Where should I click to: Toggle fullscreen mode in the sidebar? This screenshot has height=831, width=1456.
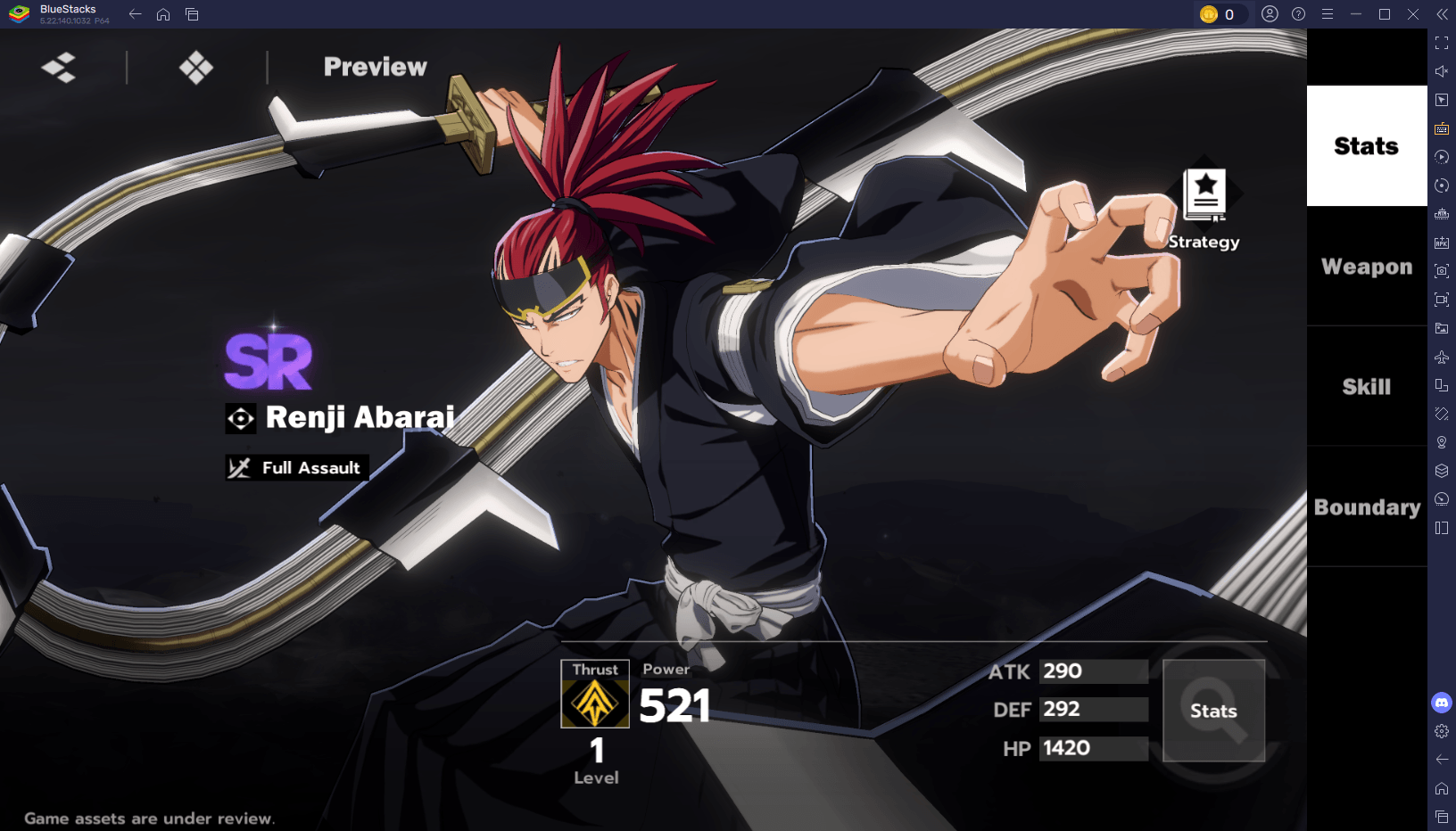[x=1442, y=42]
